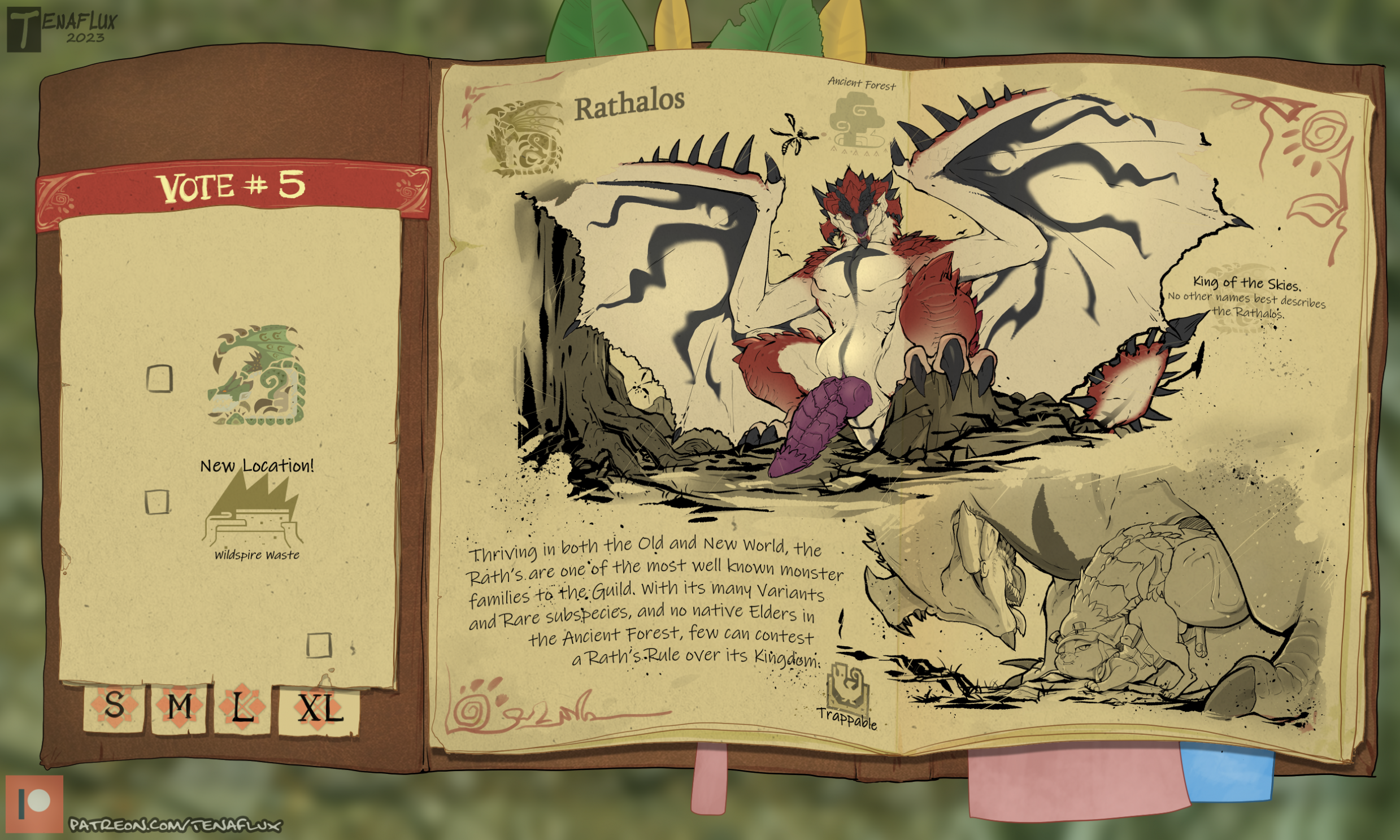The height and width of the screenshot is (840, 1400).
Task: Select the S size tab
Action: pos(114,708)
